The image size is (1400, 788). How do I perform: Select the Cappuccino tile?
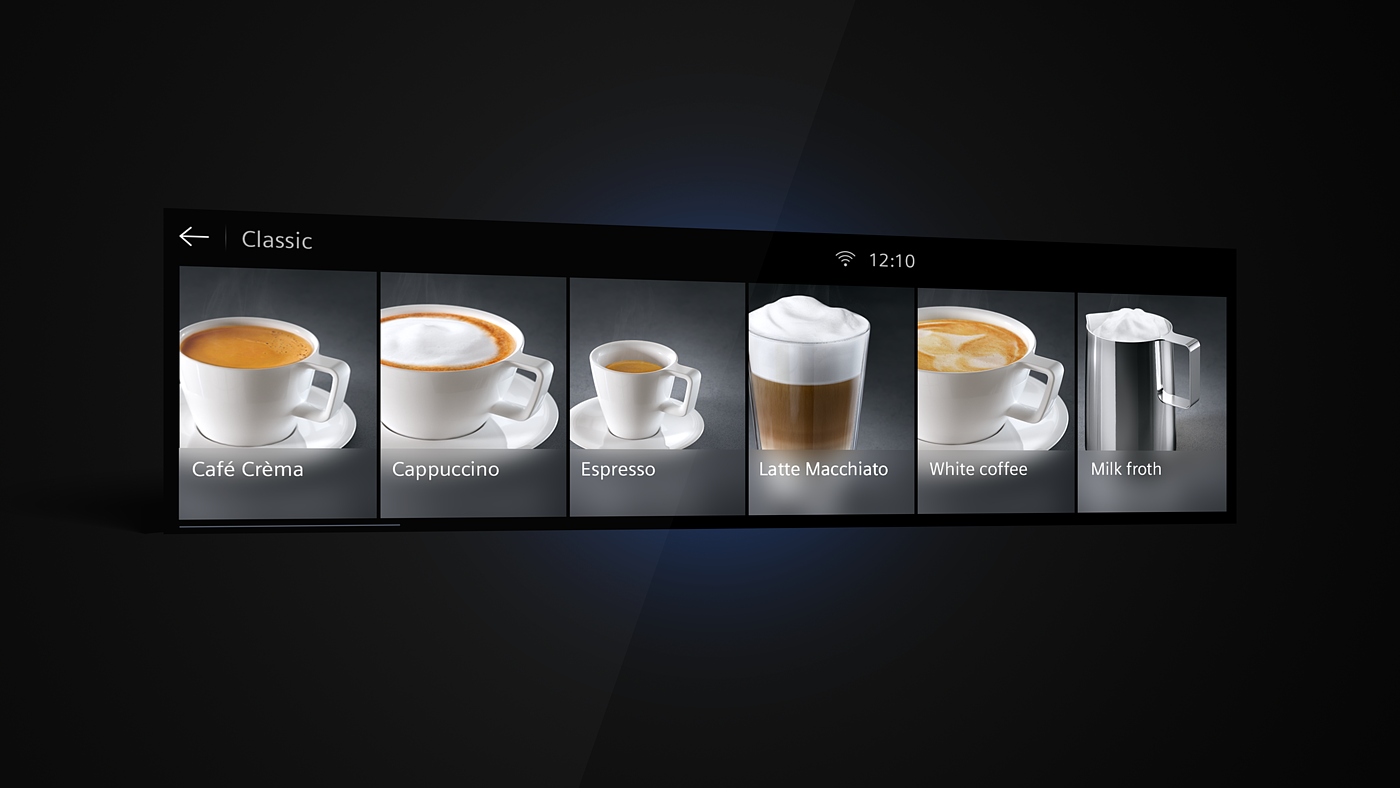pos(470,390)
